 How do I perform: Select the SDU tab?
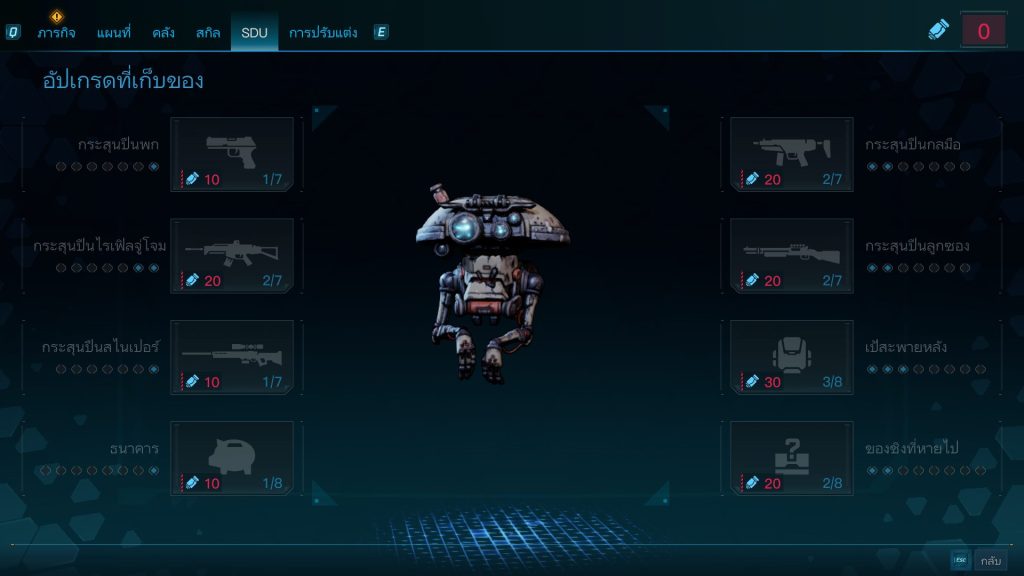254,33
